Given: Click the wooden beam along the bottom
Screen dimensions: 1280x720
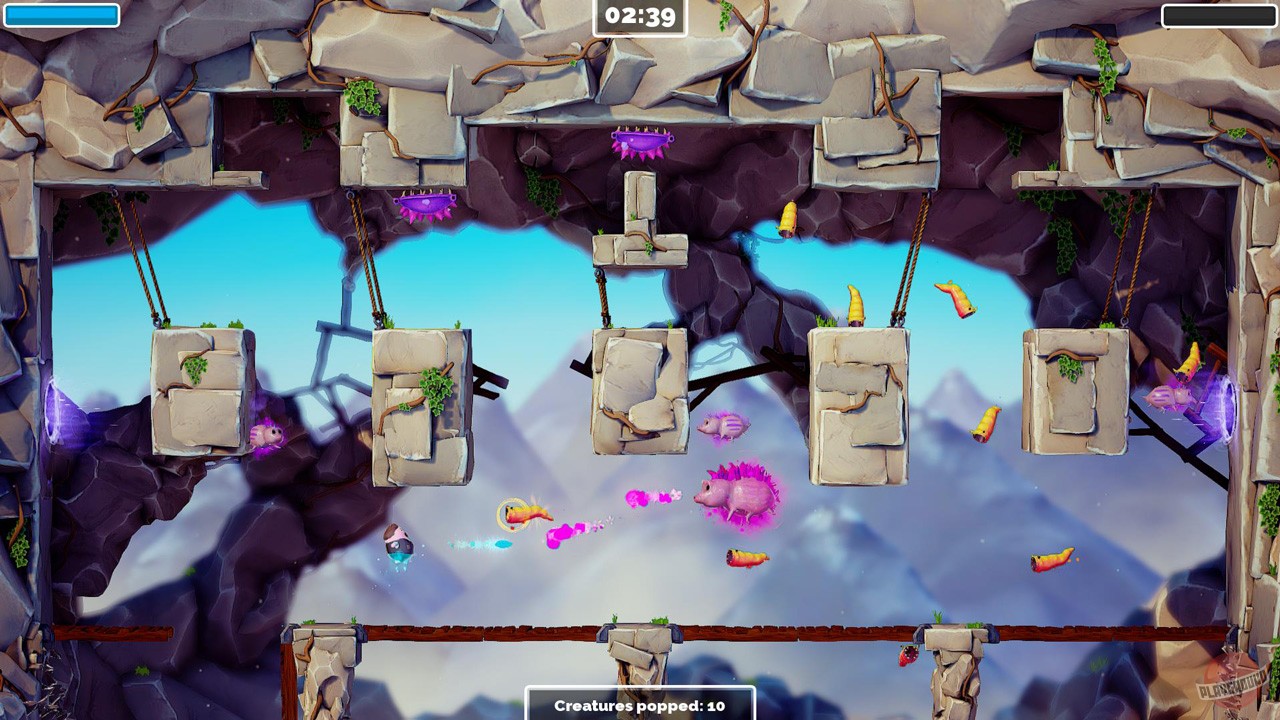Looking at the screenshot, I should (500, 630).
